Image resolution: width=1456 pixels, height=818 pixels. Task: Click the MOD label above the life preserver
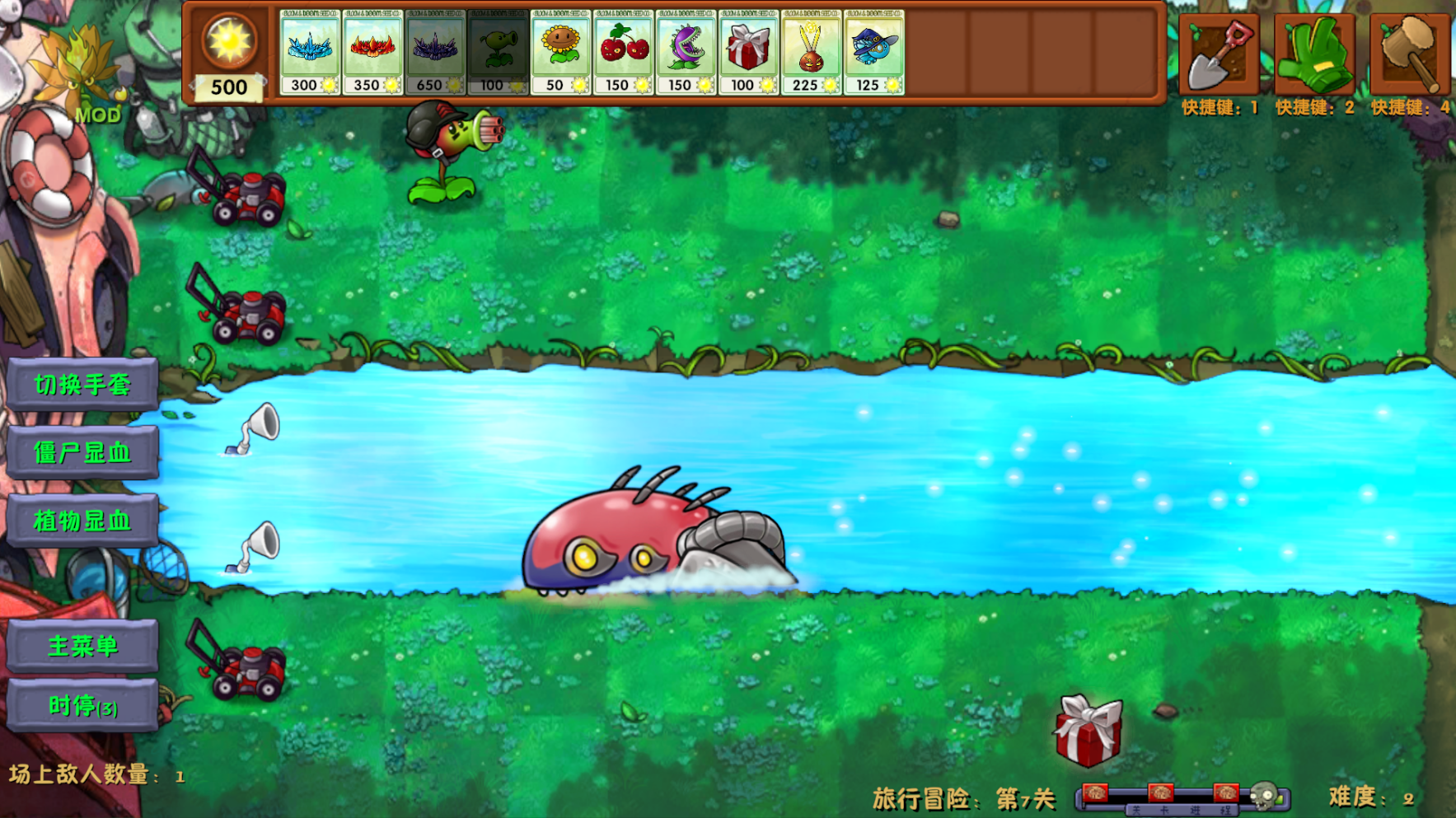pyautogui.click(x=99, y=114)
